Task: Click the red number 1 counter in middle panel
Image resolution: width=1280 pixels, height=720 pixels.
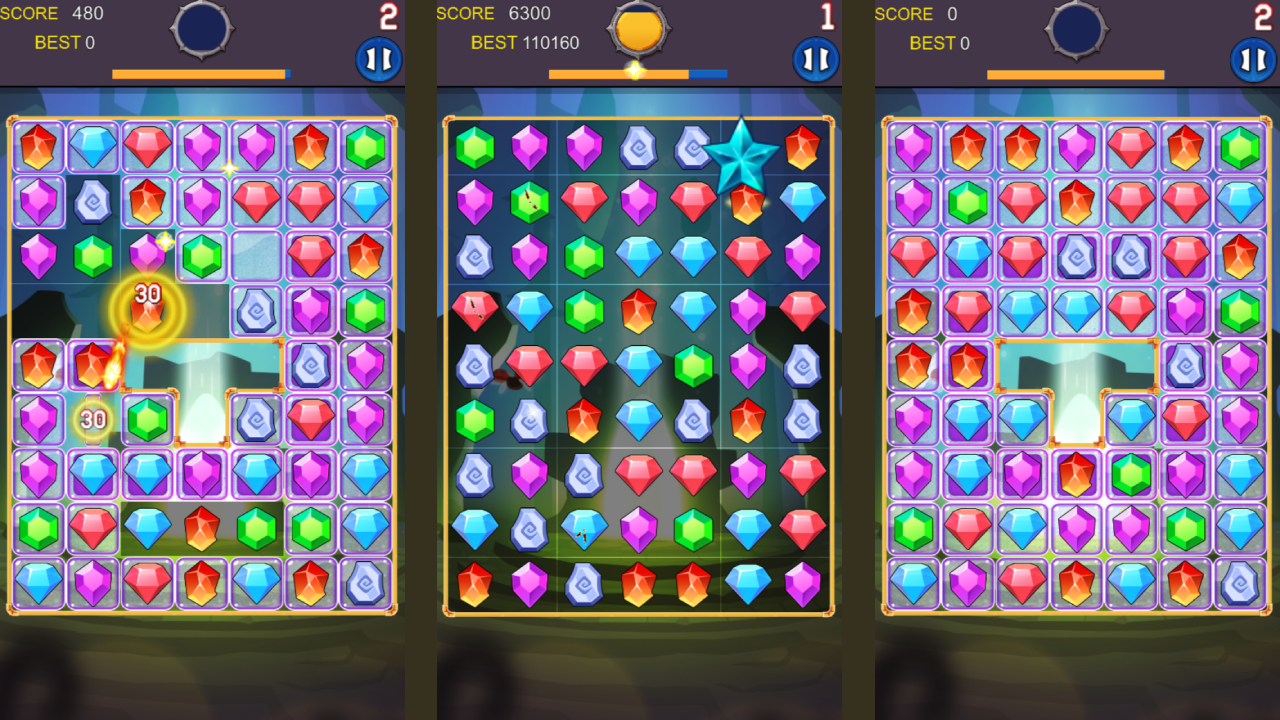Action: [x=826, y=14]
